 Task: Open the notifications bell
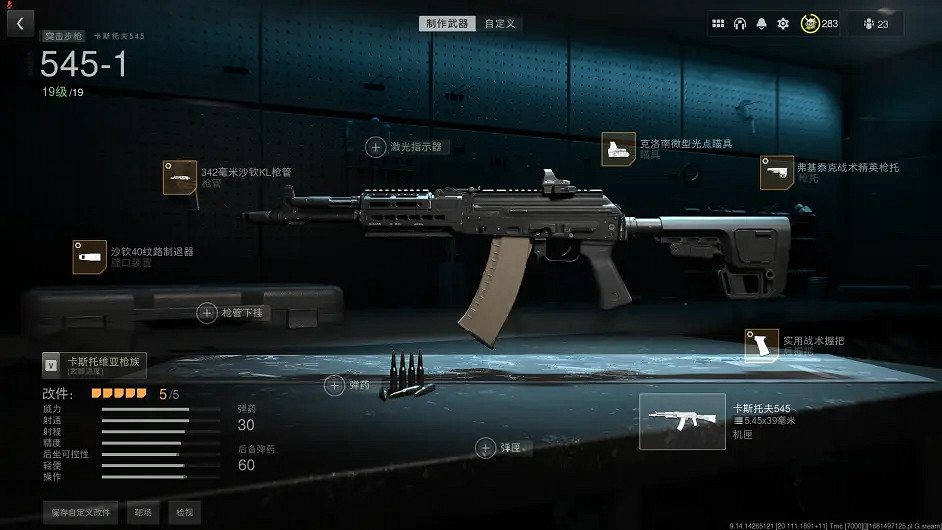[x=762, y=23]
